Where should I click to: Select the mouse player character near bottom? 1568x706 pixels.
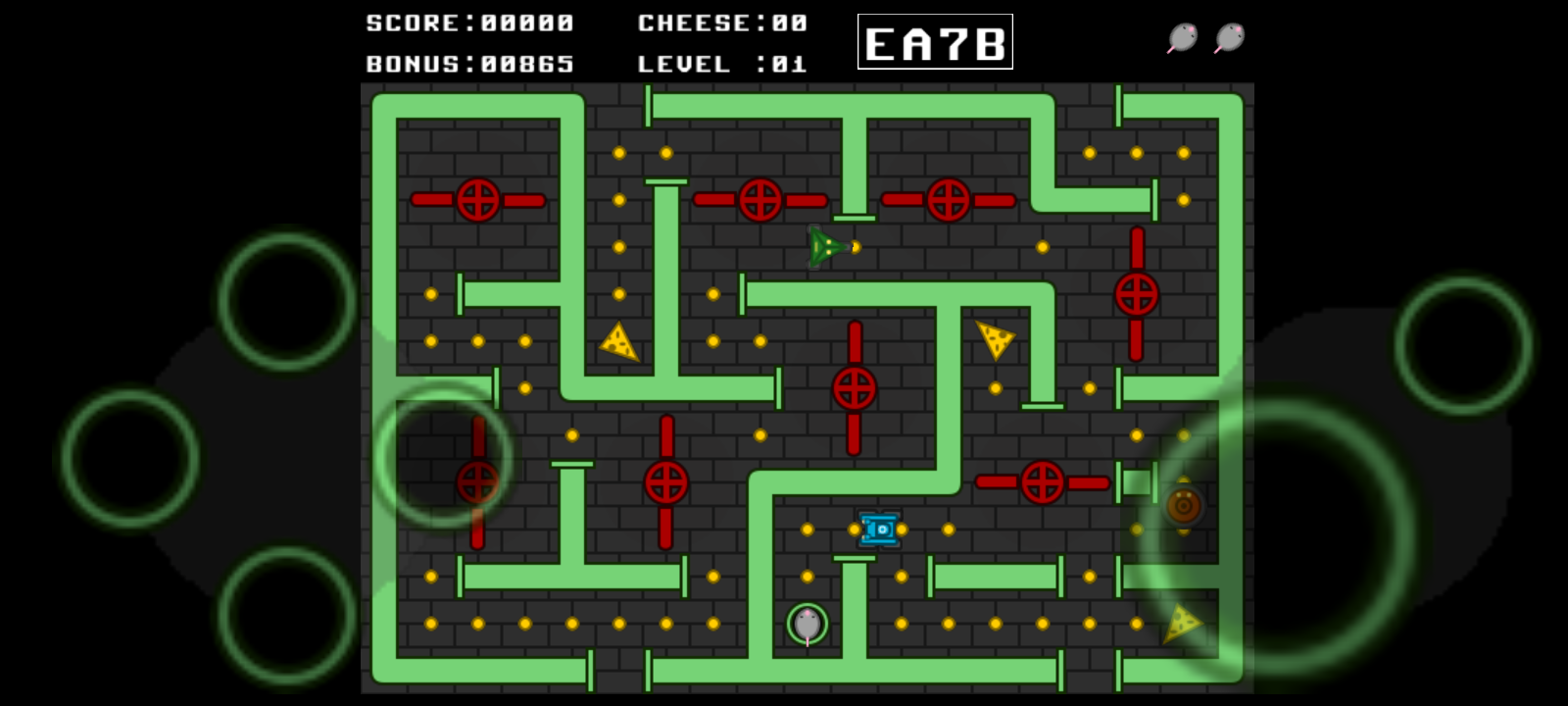806,622
